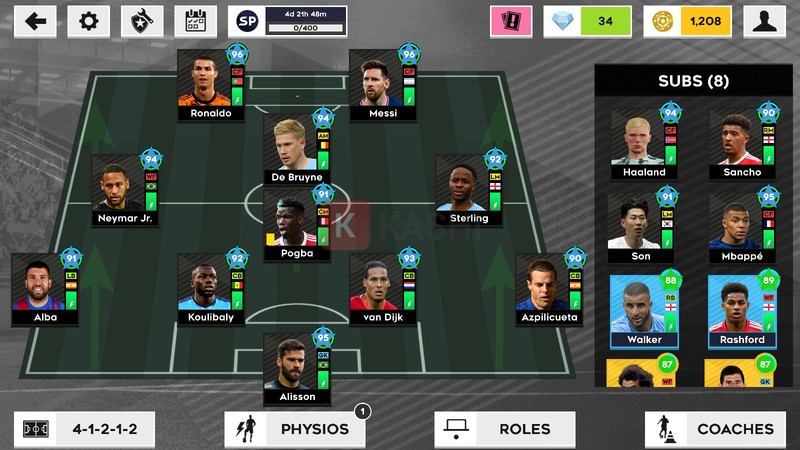Choose substitute Haaland
The height and width of the screenshot is (450, 800).
coord(644,144)
